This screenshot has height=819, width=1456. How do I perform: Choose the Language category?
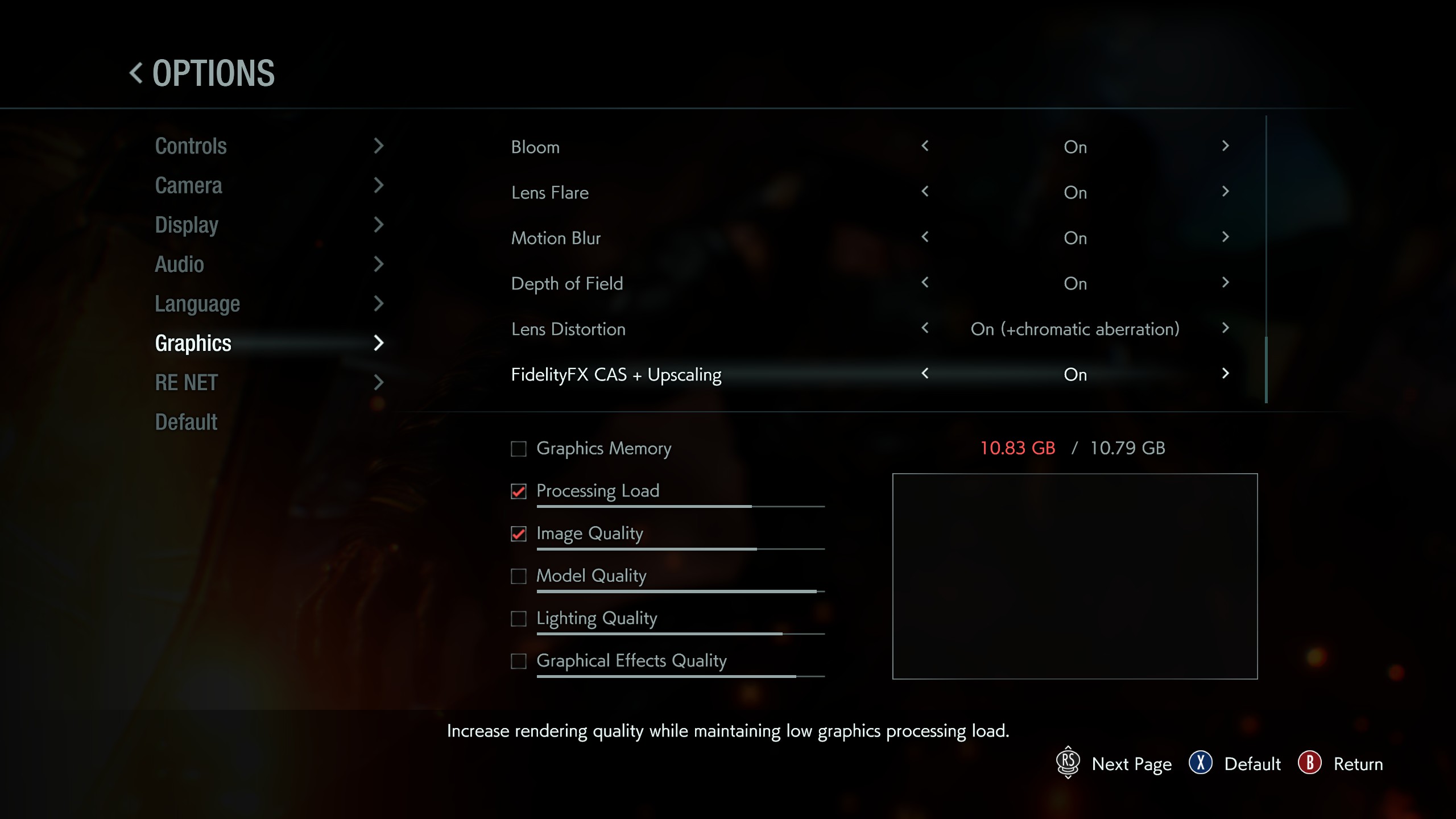pos(197,304)
